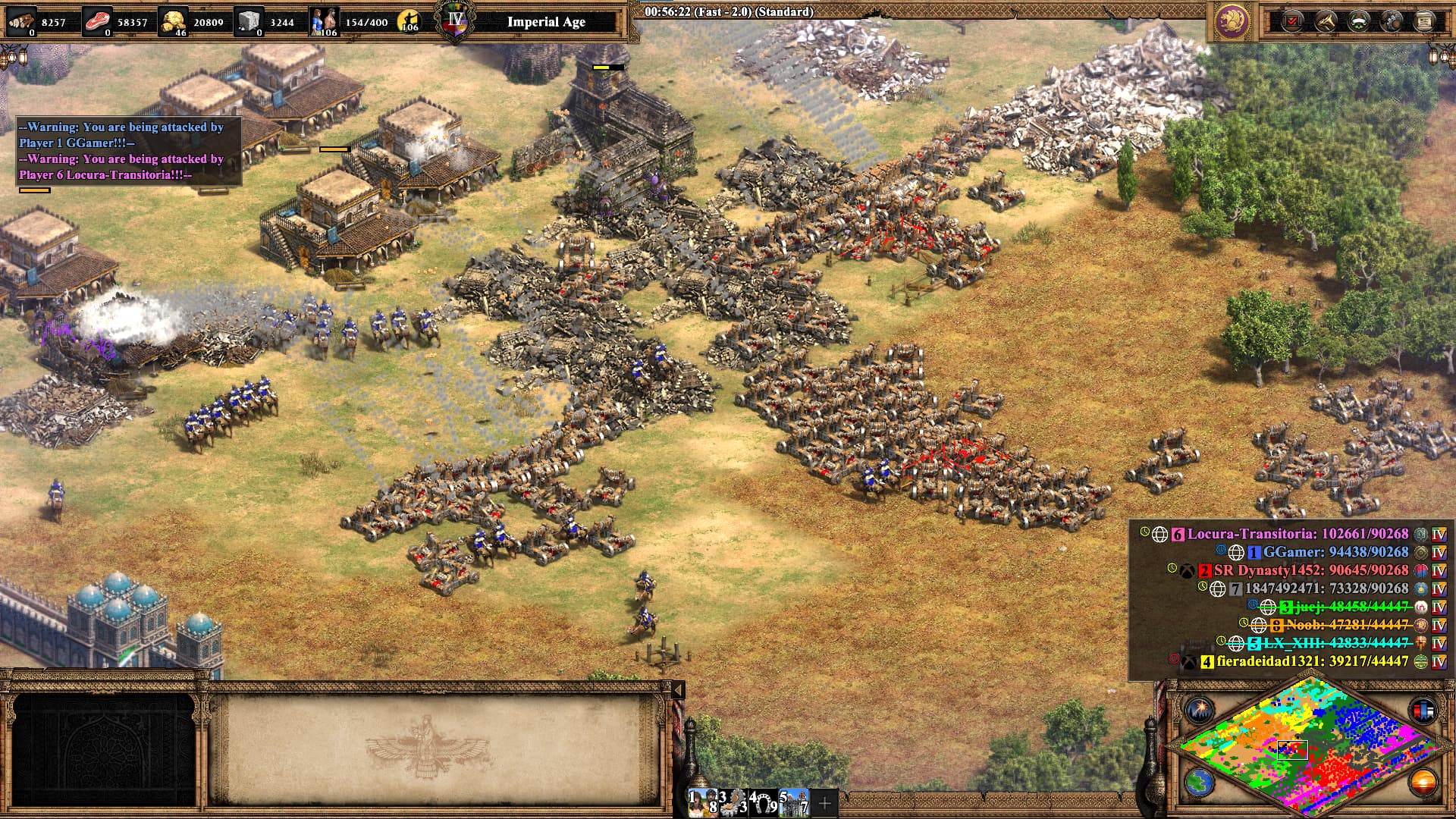Click the idle villager icon on the resource bar
The height and width of the screenshot is (819, 1456).
point(409,20)
